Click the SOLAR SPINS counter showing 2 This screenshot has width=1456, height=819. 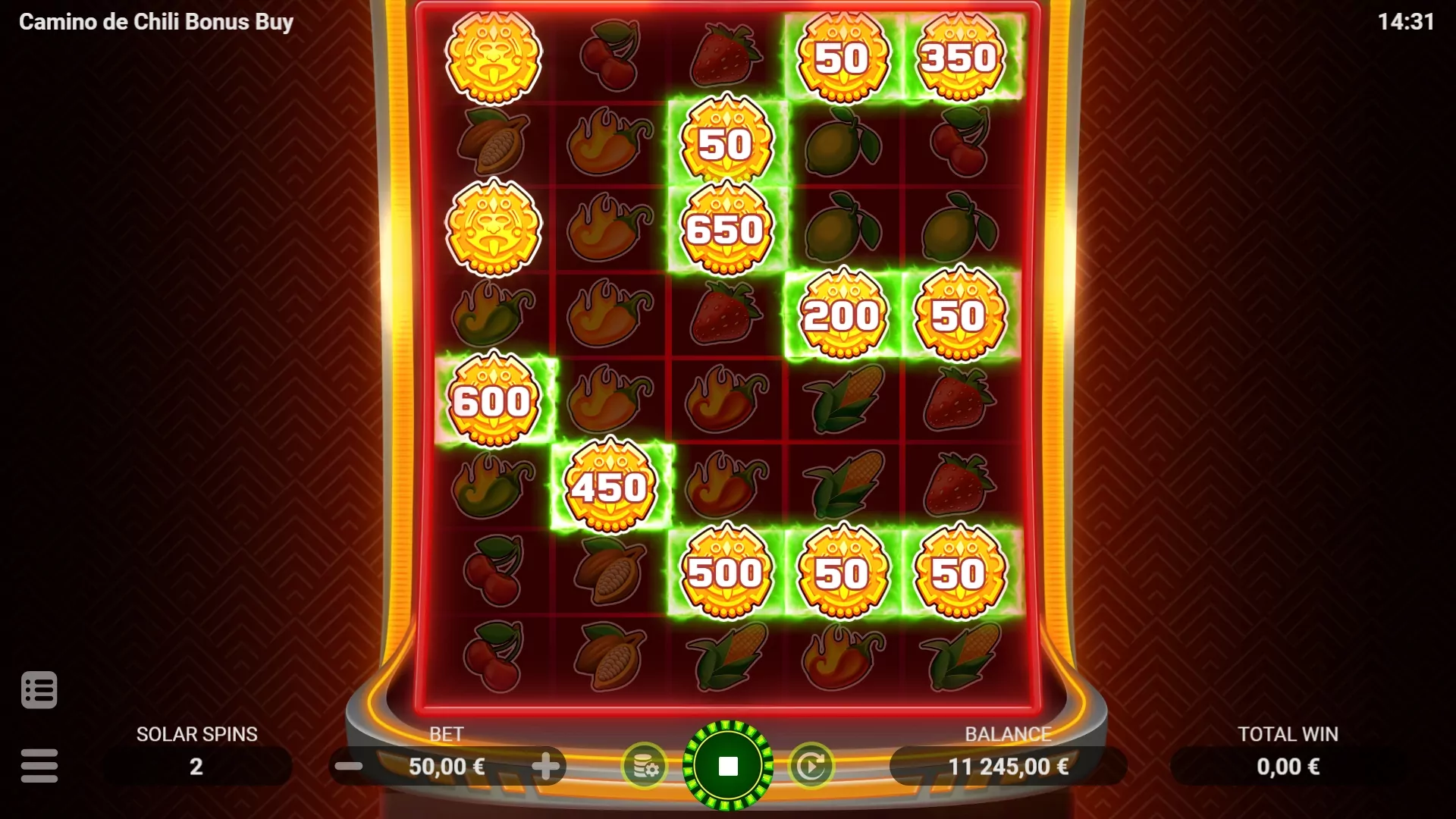click(x=196, y=766)
